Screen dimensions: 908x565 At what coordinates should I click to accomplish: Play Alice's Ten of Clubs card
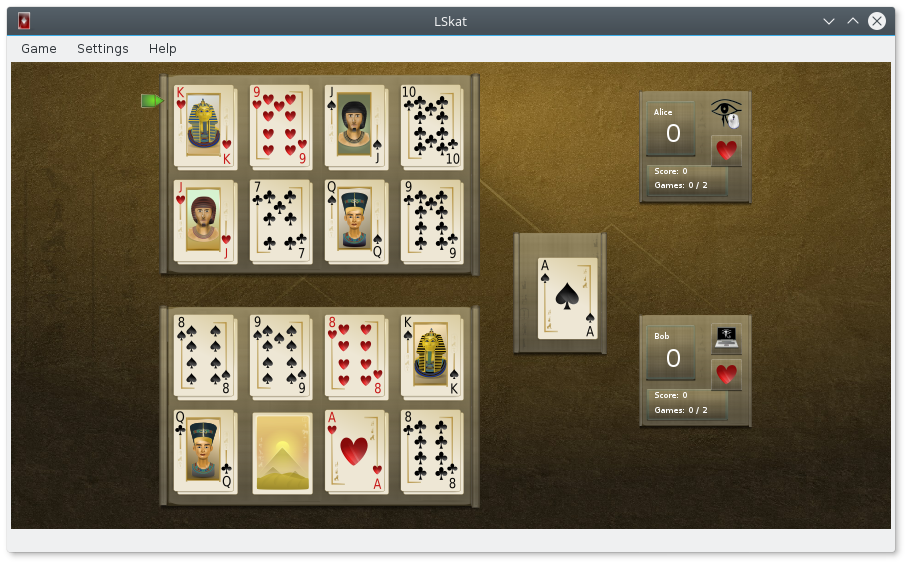click(431, 126)
